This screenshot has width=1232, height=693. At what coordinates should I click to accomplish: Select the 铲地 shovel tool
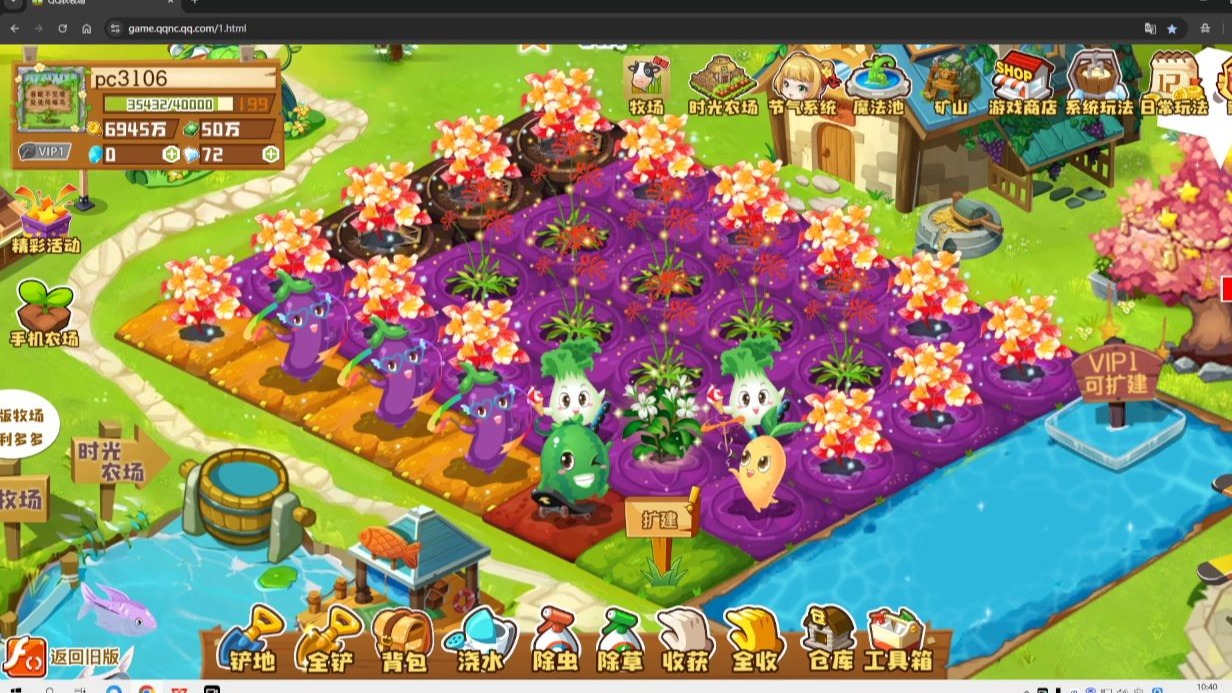(x=251, y=640)
